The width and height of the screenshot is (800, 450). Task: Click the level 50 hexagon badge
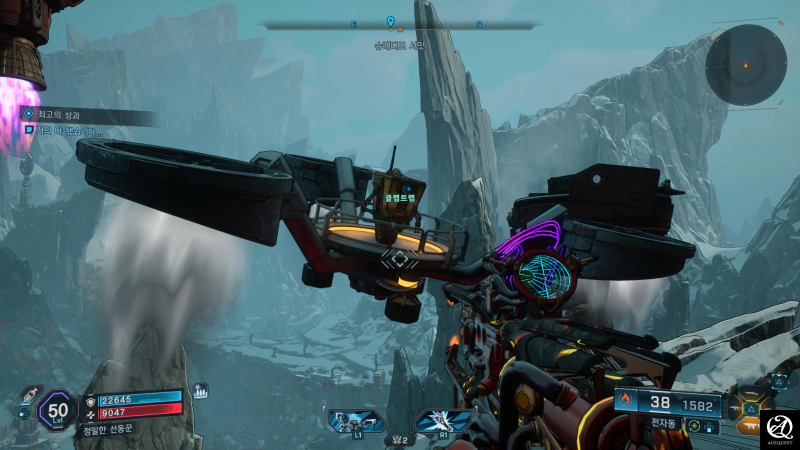pos(57,410)
